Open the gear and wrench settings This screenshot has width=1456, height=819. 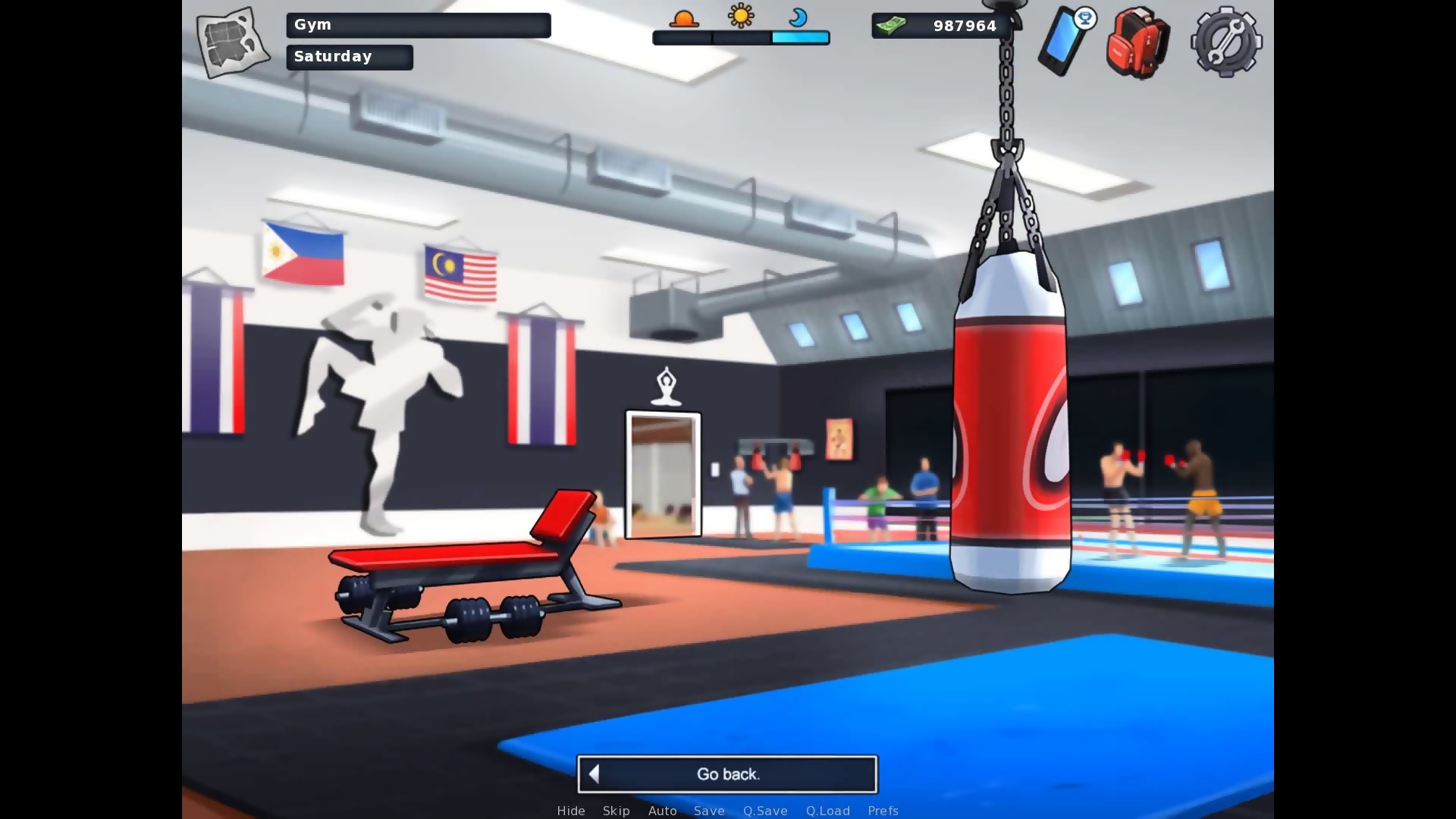pyautogui.click(x=1225, y=42)
